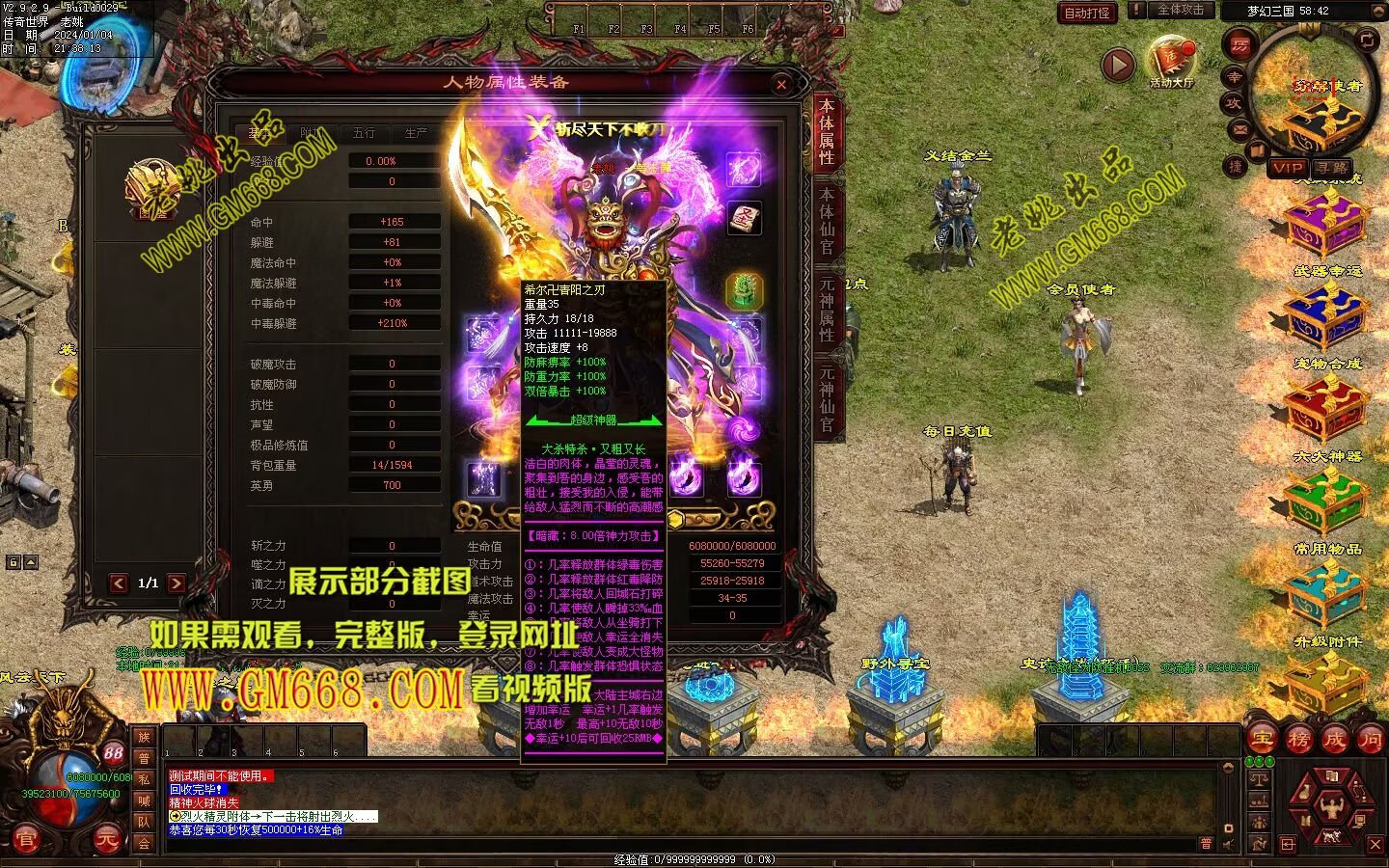Toggle the 自动打怪 auto-fight button
The image size is (1389, 868).
(x=1087, y=13)
